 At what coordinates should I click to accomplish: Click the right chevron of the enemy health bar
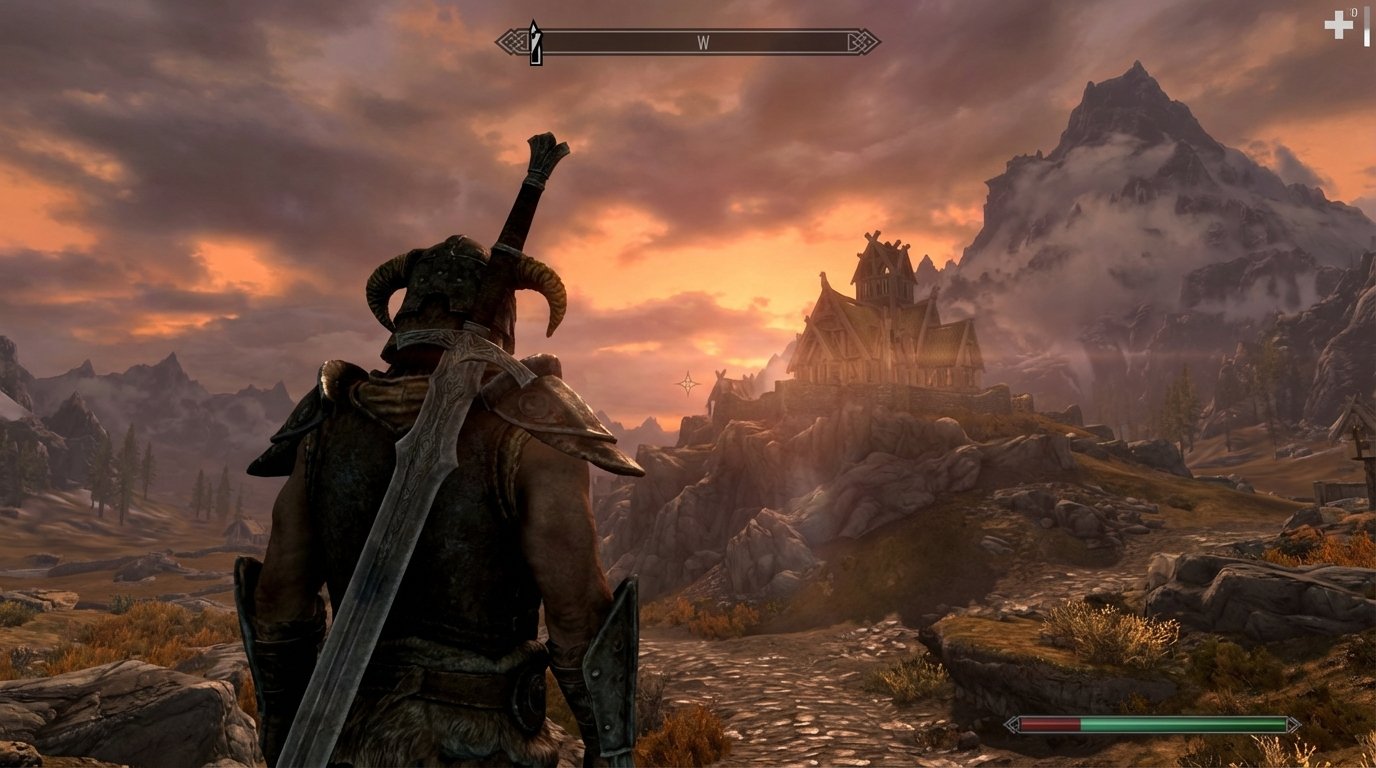coord(1293,723)
